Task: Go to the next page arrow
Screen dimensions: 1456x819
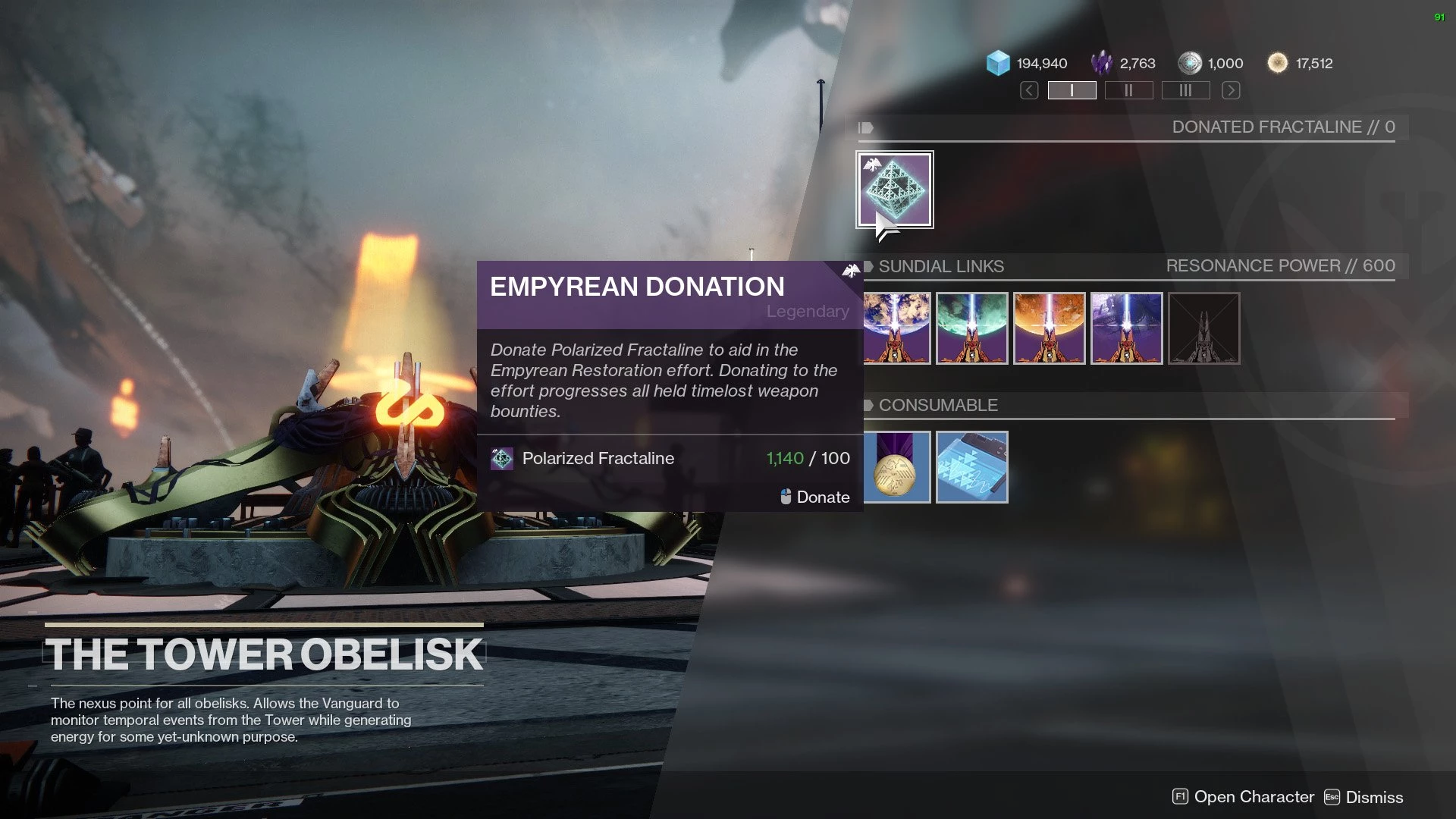Action: tap(1231, 91)
